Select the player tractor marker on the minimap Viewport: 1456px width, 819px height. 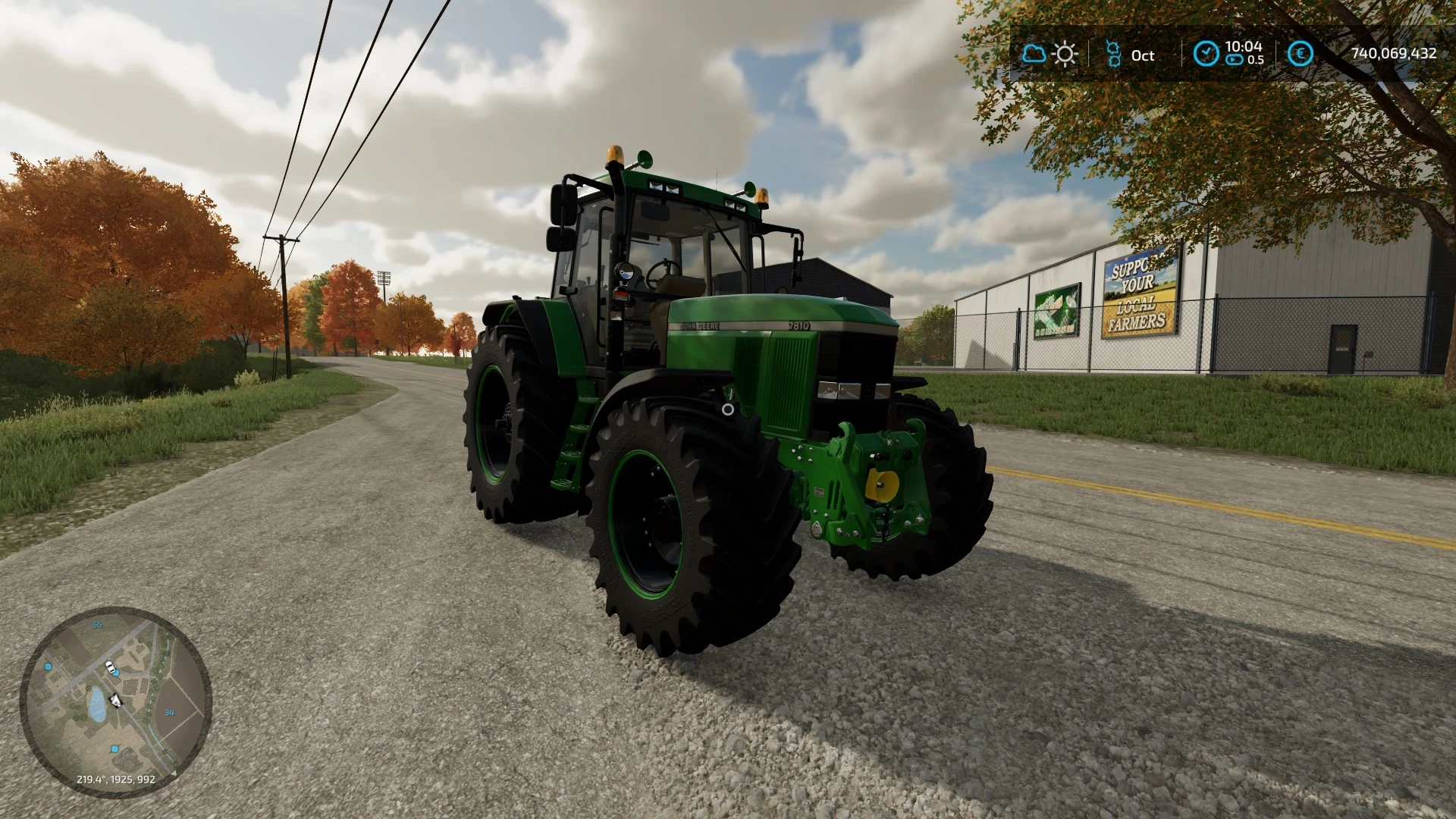(115, 699)
